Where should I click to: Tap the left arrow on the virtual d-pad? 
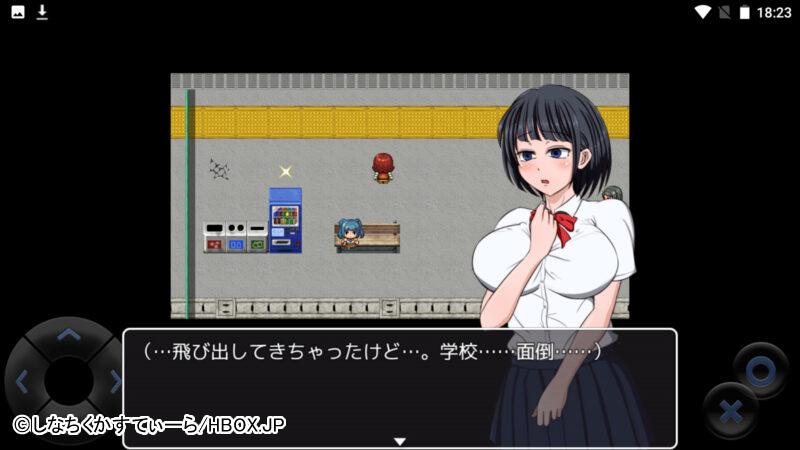coord(21,381)
